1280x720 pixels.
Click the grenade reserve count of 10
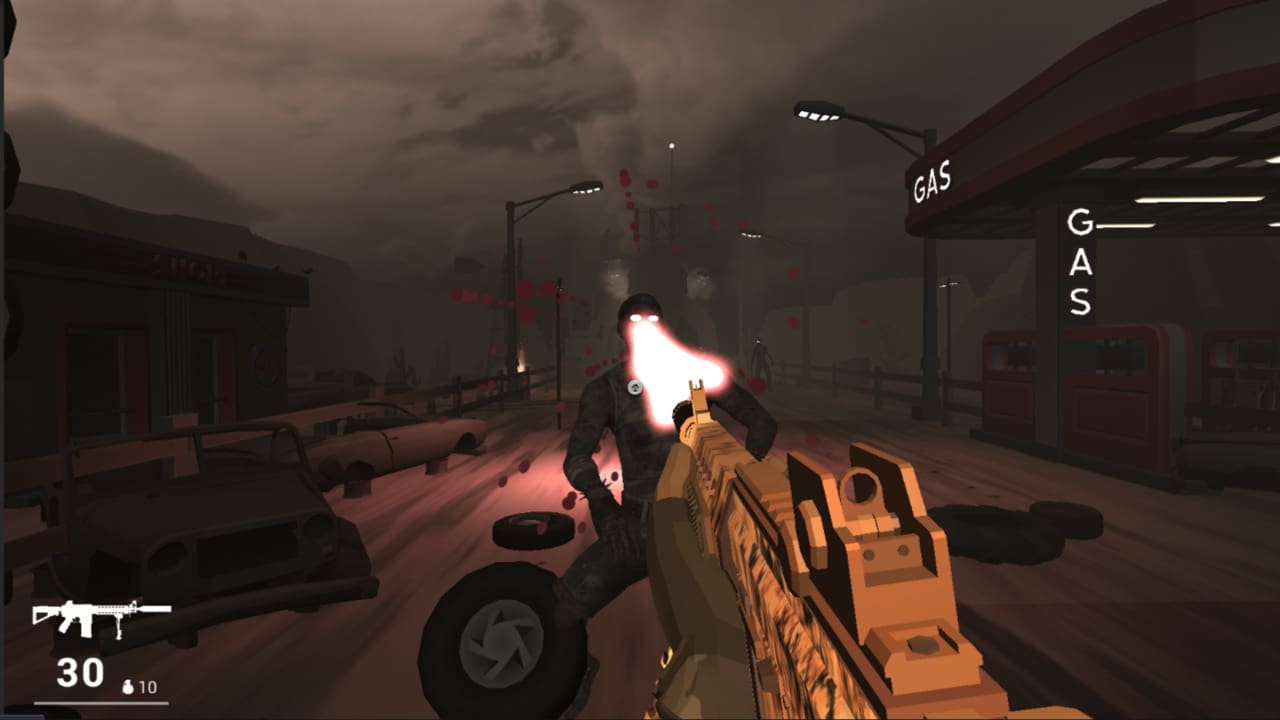[147, 687]
